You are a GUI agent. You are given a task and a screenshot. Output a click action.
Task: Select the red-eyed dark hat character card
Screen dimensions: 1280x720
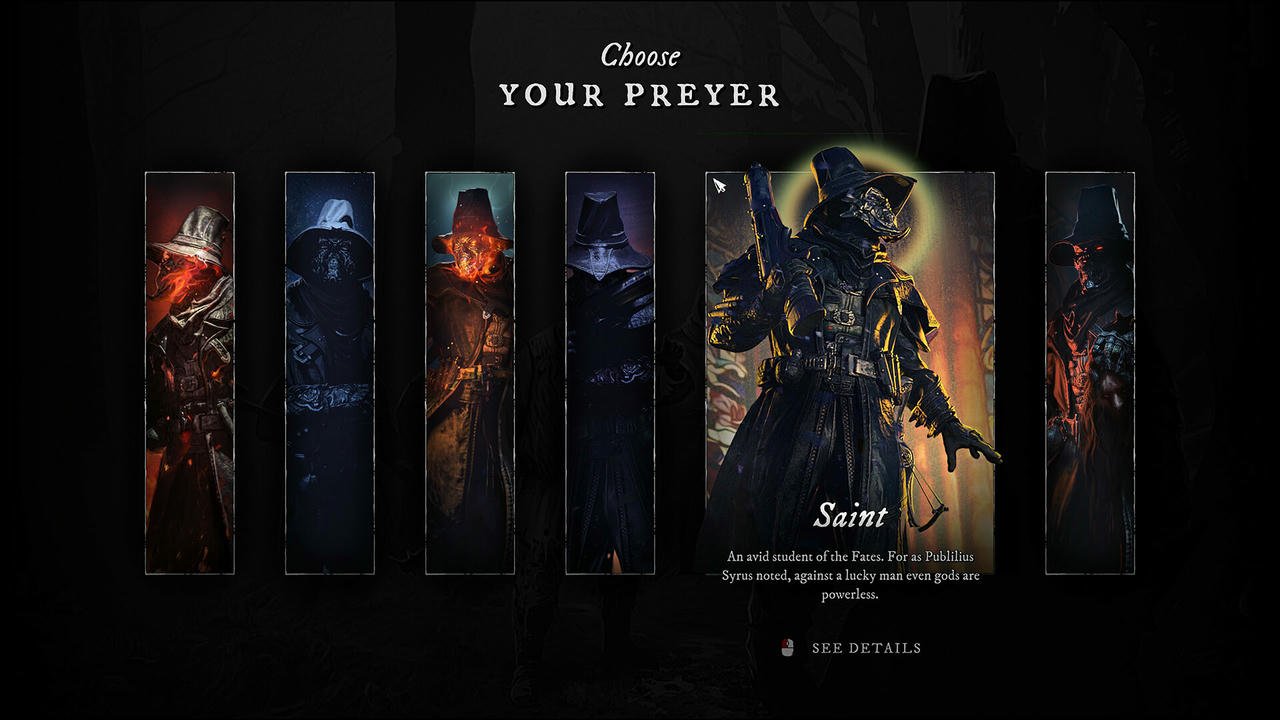pyautogui.click(x=1090, y=372)
